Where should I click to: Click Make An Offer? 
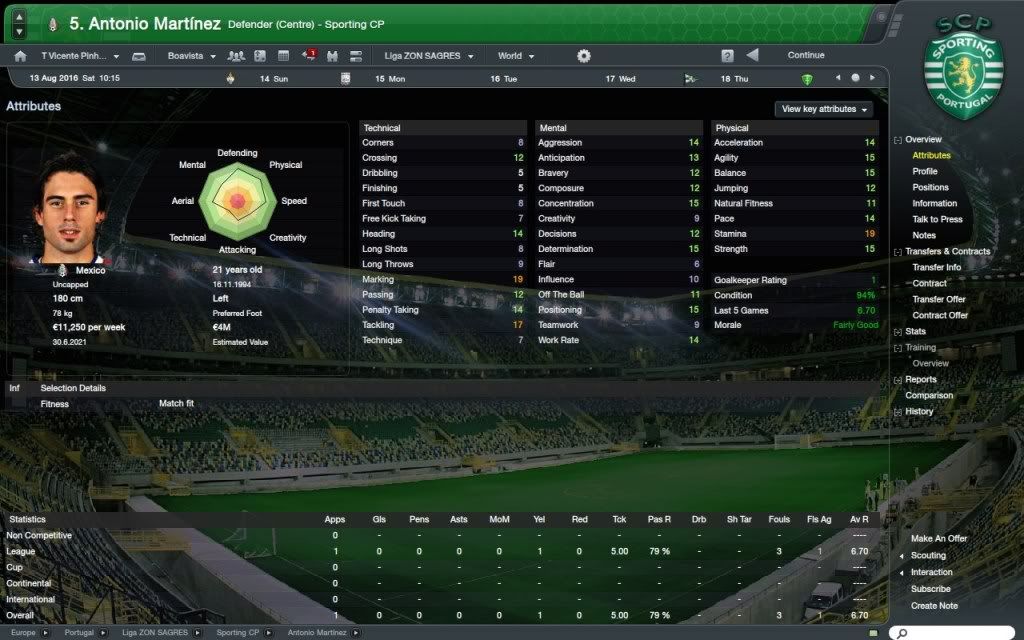tap(939, 540)
